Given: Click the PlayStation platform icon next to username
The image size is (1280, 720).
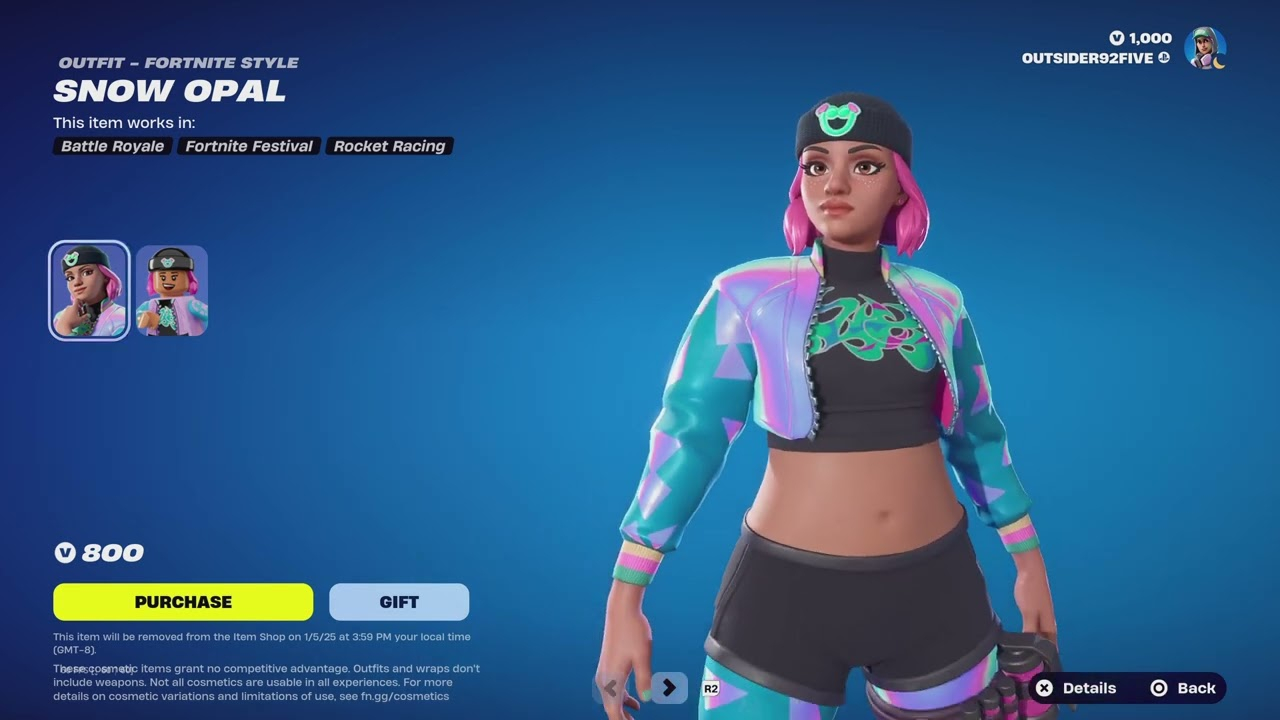Looking at the screenshot, I should (x=1162, y=58).
